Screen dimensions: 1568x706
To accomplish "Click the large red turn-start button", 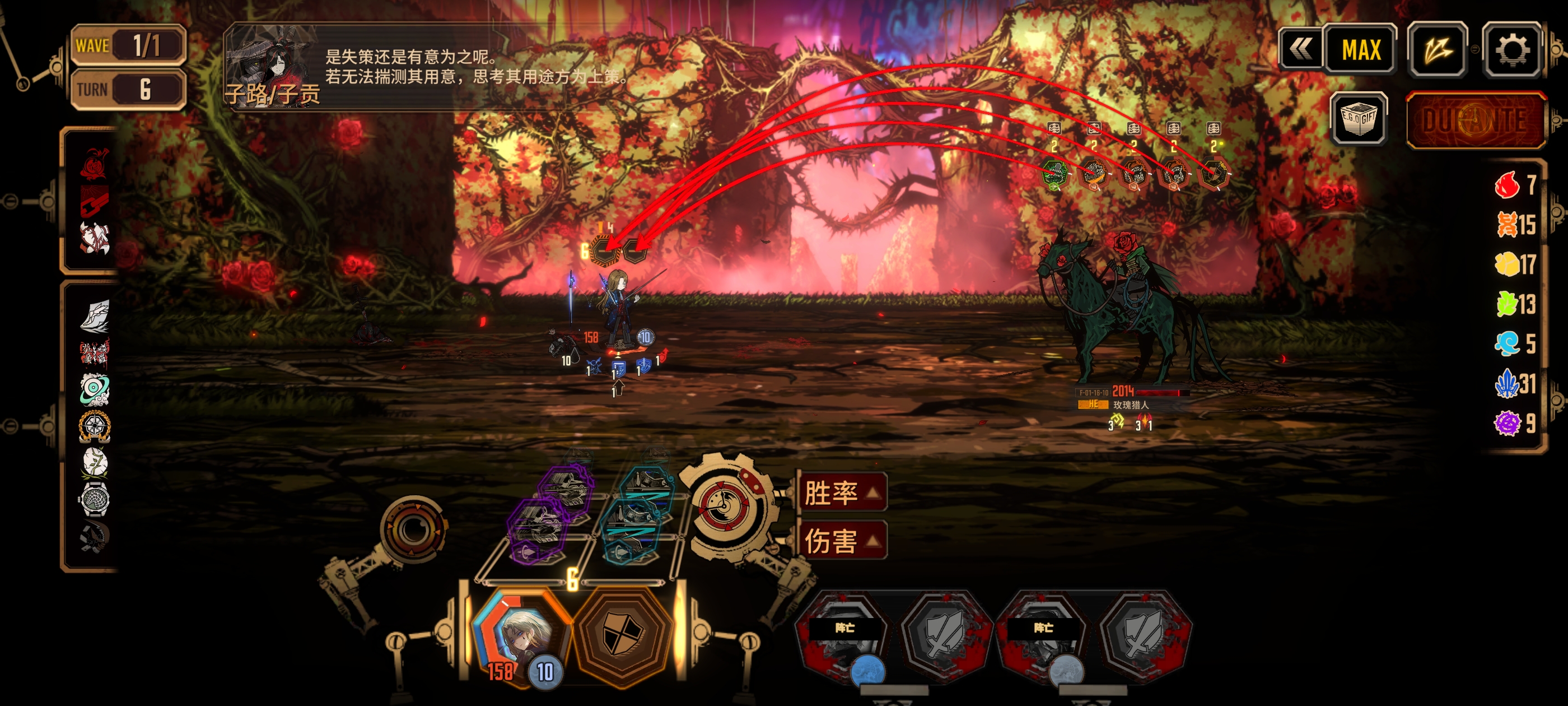I will click(1476, 120).
